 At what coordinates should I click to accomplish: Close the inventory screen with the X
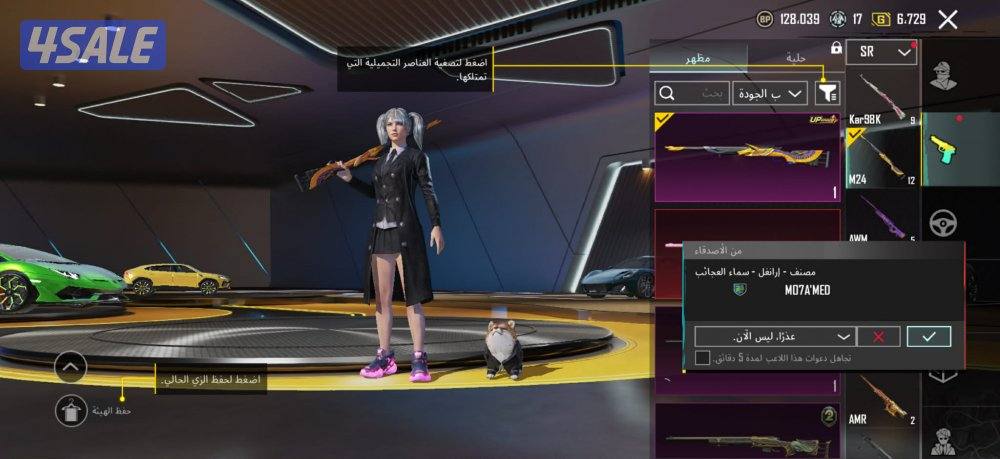(948, 19)
